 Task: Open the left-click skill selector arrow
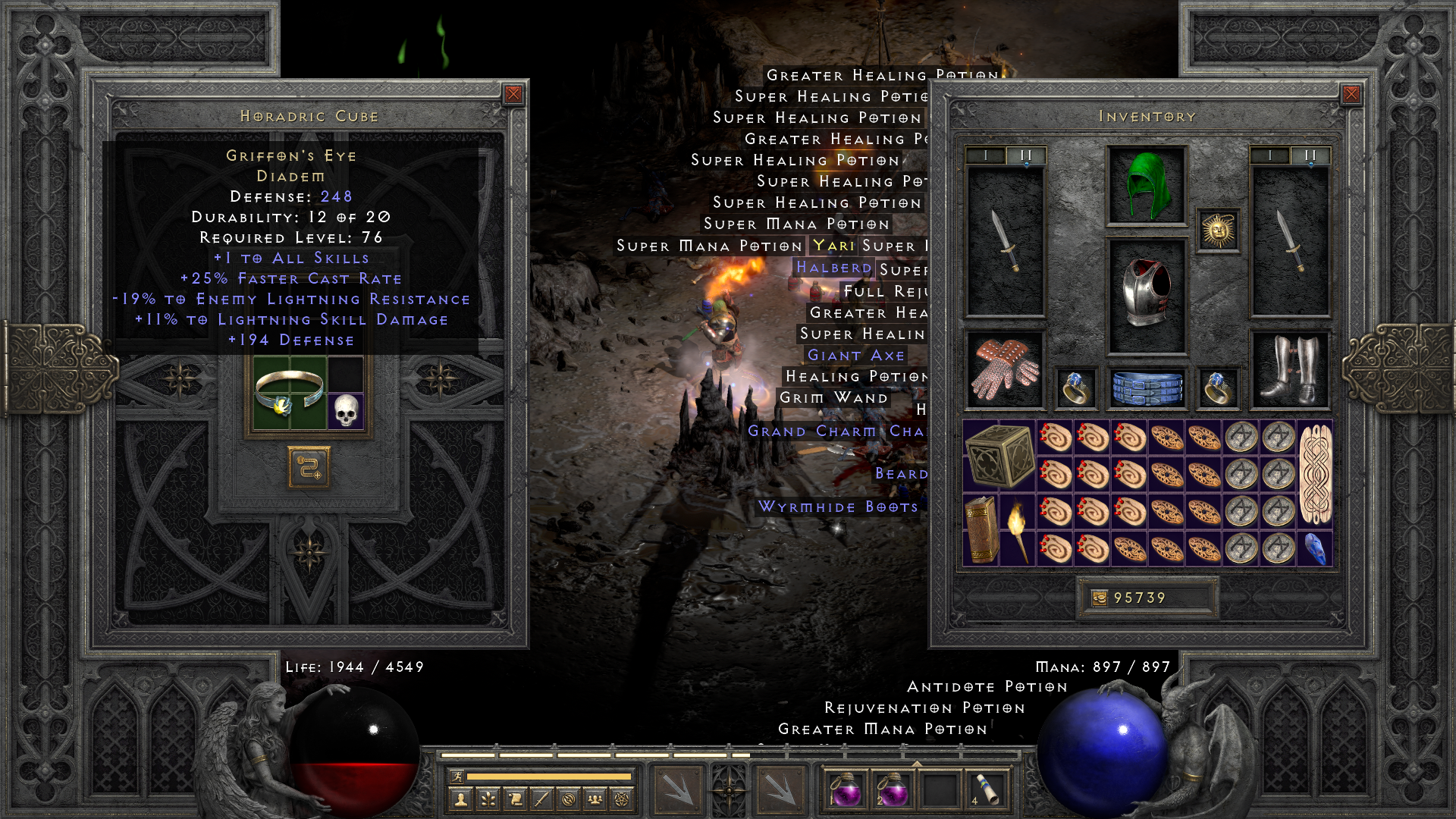[x=676, y=789]
